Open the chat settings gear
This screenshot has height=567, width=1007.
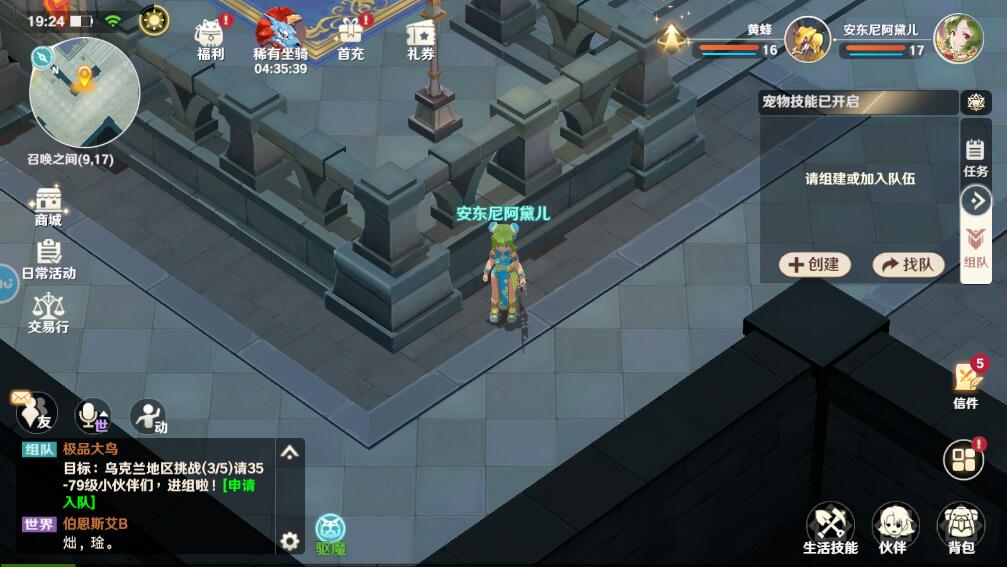pyautogui.click(x=290, y=541)
